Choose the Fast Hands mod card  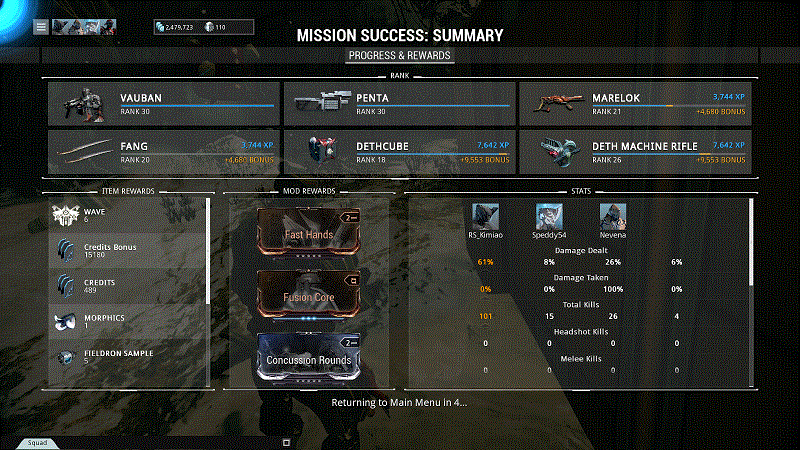click(x=308, y=231)
